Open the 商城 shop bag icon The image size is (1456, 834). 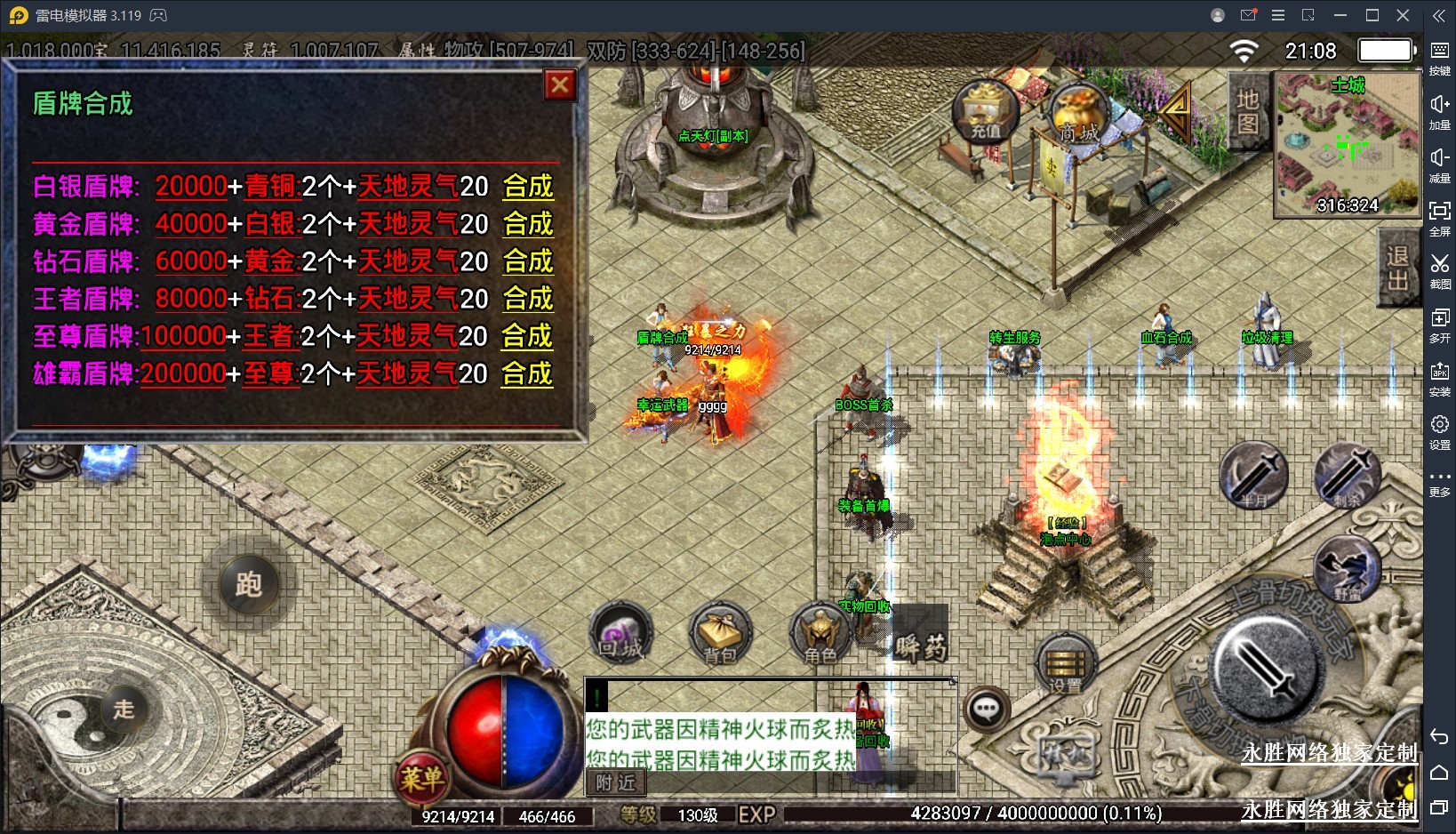click(x=1078, y=115)
